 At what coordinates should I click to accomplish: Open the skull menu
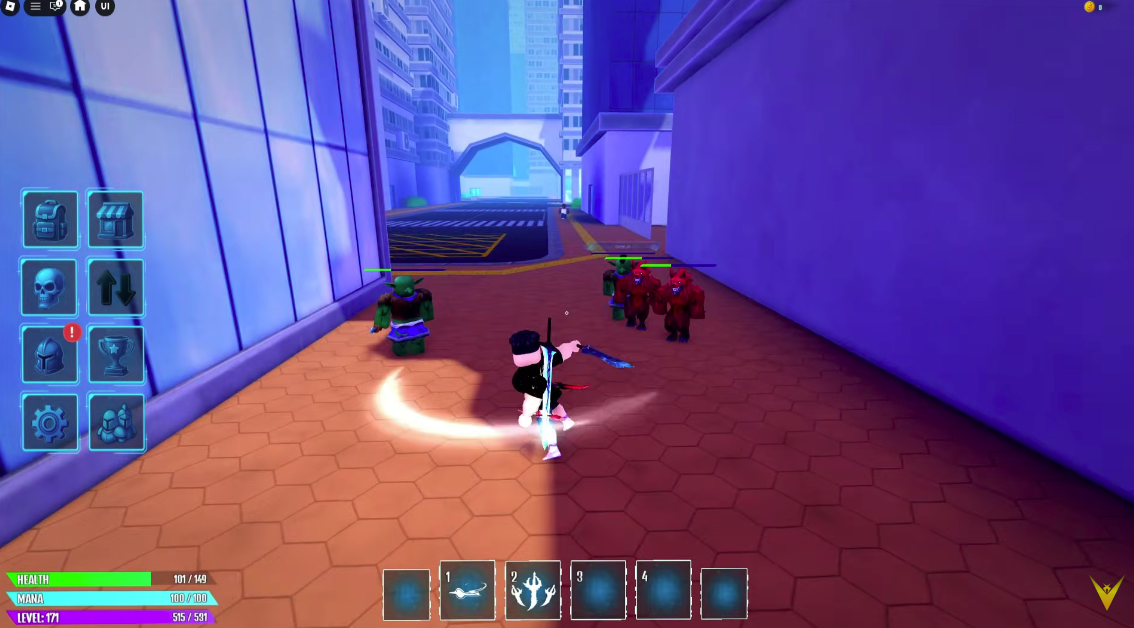click(50, 288)
